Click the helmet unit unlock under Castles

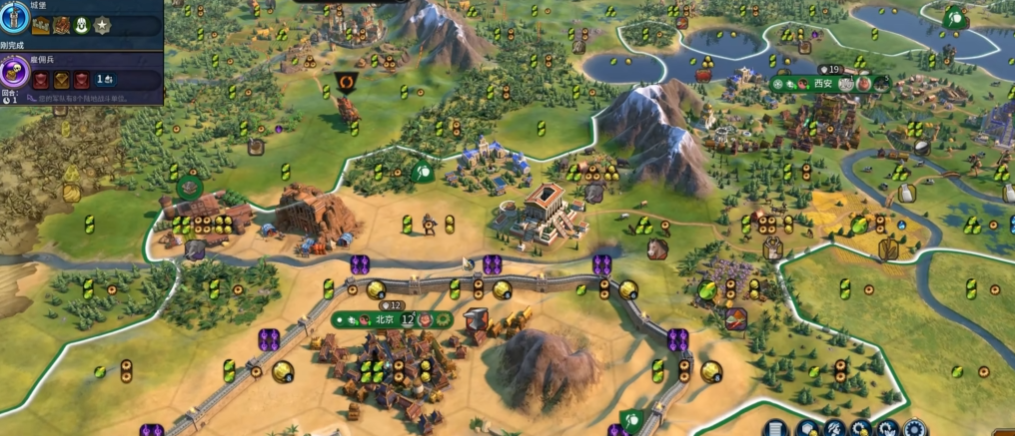(x=82, y=25)
